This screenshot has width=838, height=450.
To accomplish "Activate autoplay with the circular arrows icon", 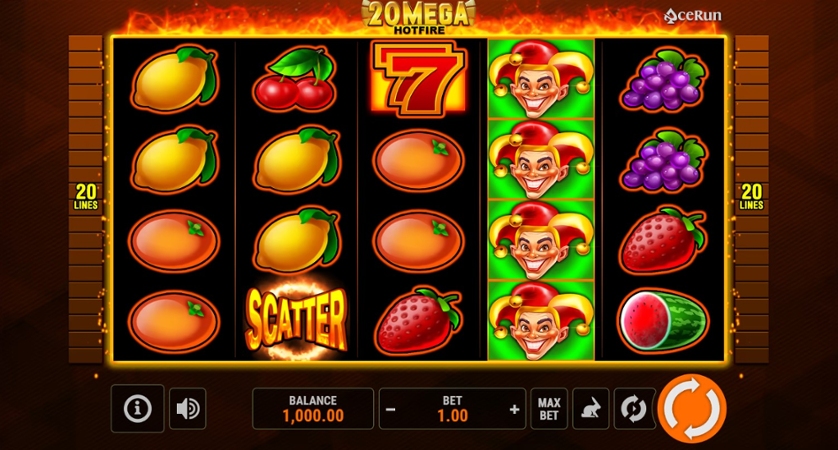I will click(x=633, y=409).
